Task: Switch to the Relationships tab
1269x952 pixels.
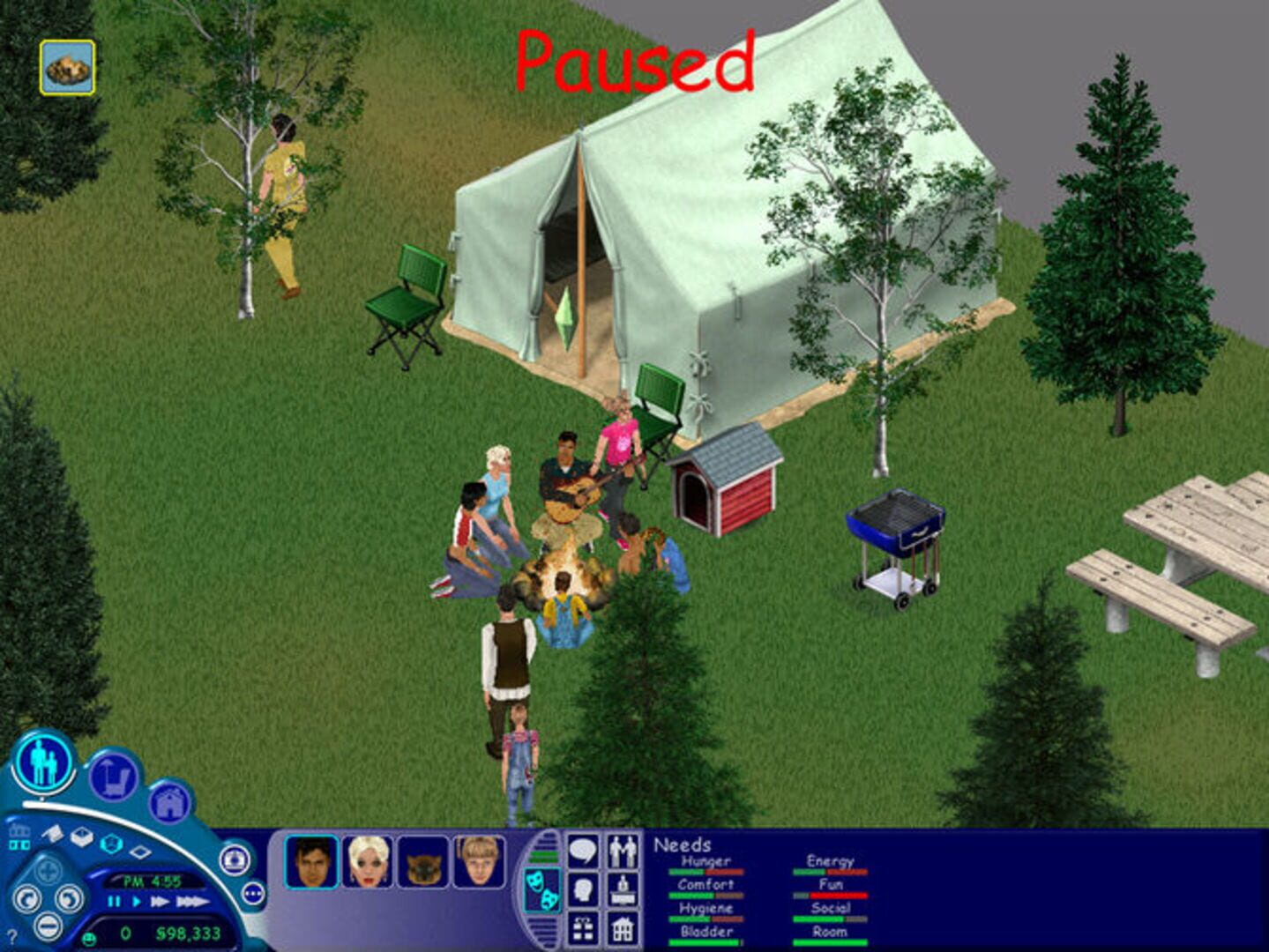Action: tap(622, 851)
